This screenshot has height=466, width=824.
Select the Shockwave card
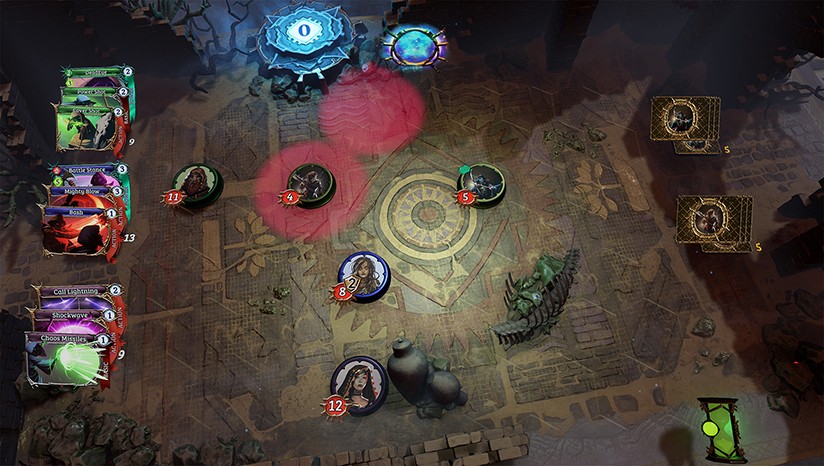click(x=74, y=313)
